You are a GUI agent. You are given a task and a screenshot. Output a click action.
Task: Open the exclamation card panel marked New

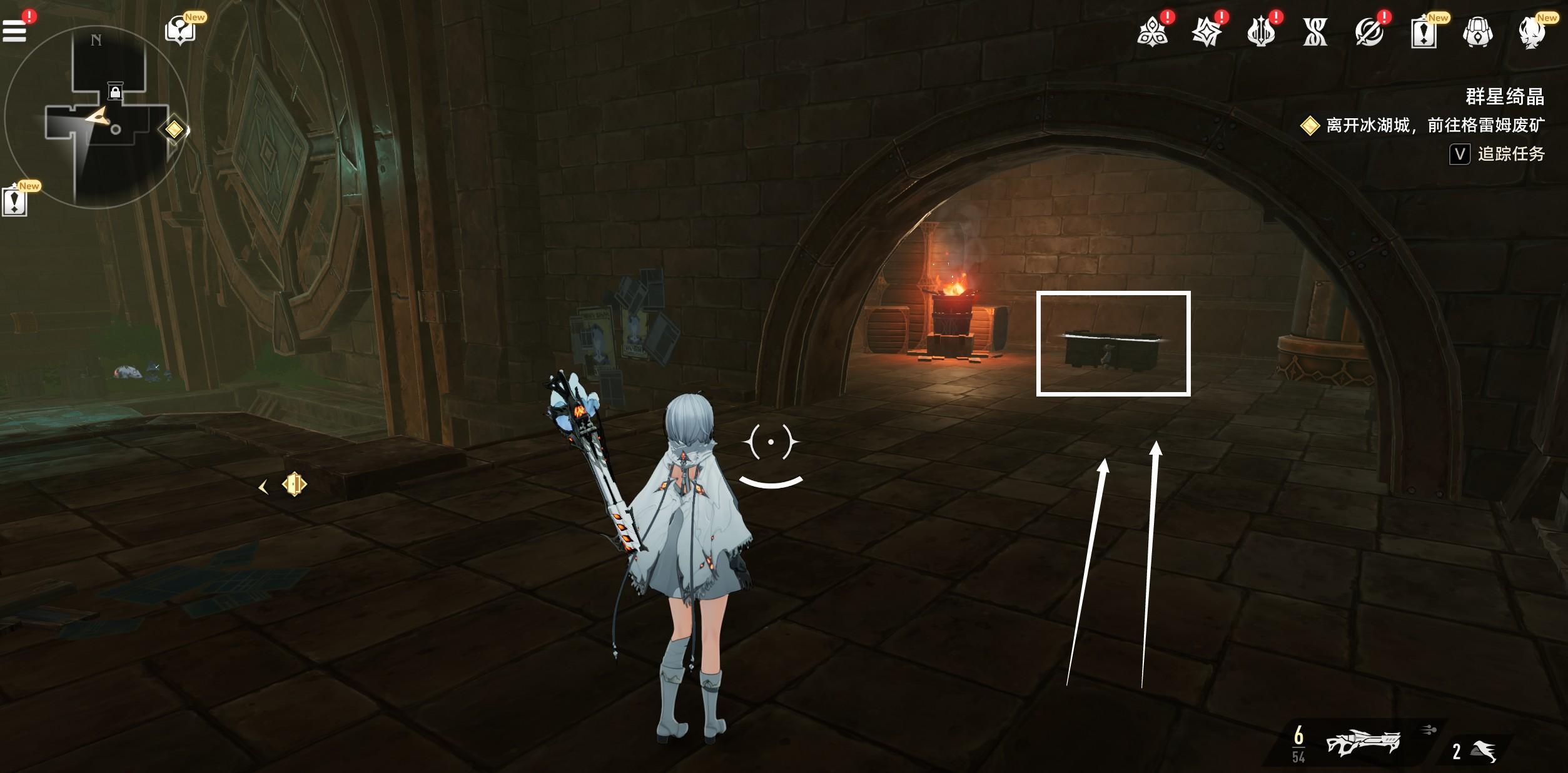1424,34
